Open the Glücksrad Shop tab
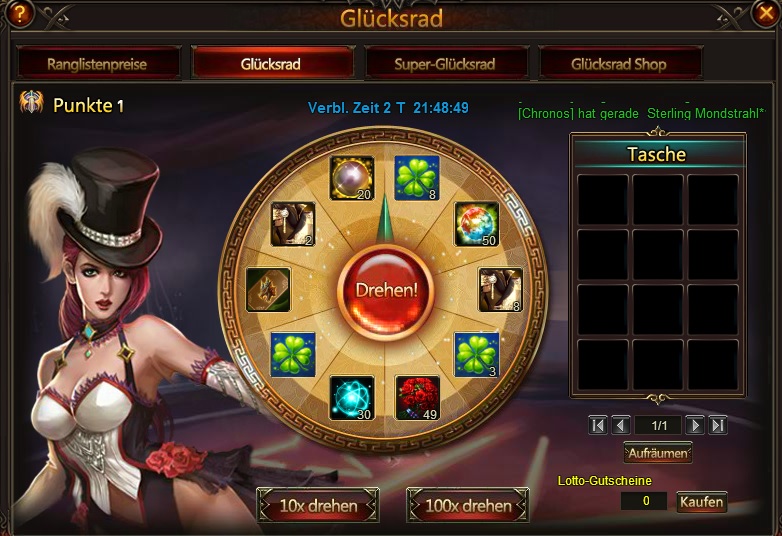The image size is (782, 536). point(619,64)
